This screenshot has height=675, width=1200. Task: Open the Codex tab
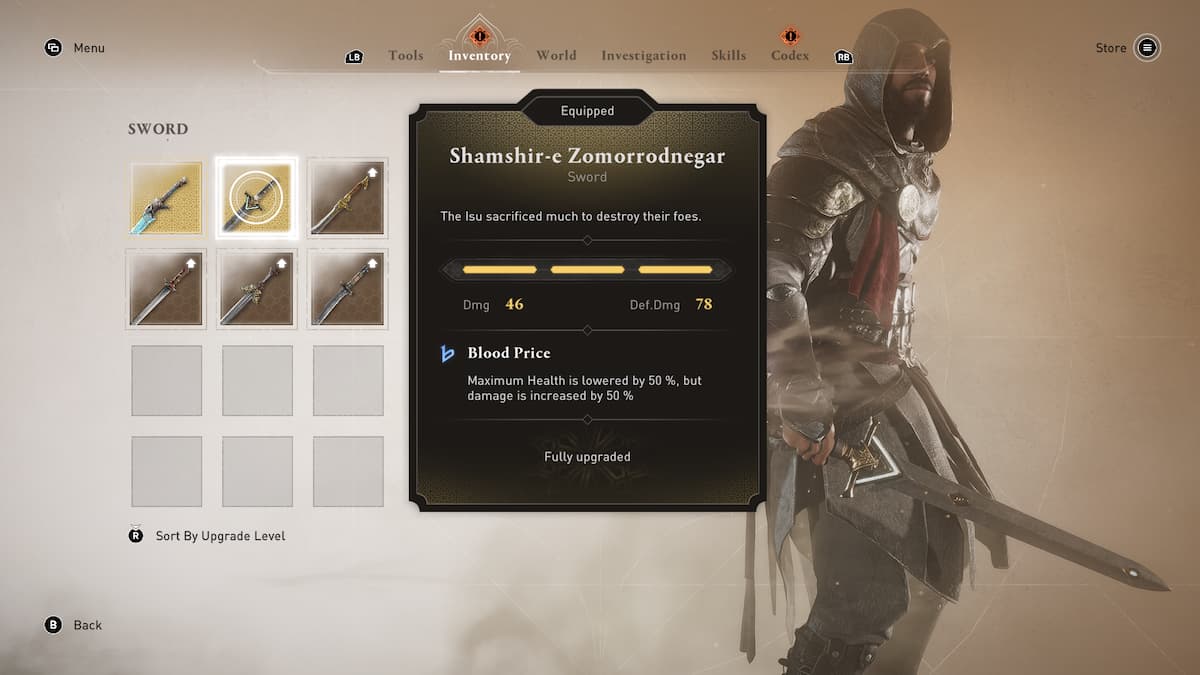point(790,56)
